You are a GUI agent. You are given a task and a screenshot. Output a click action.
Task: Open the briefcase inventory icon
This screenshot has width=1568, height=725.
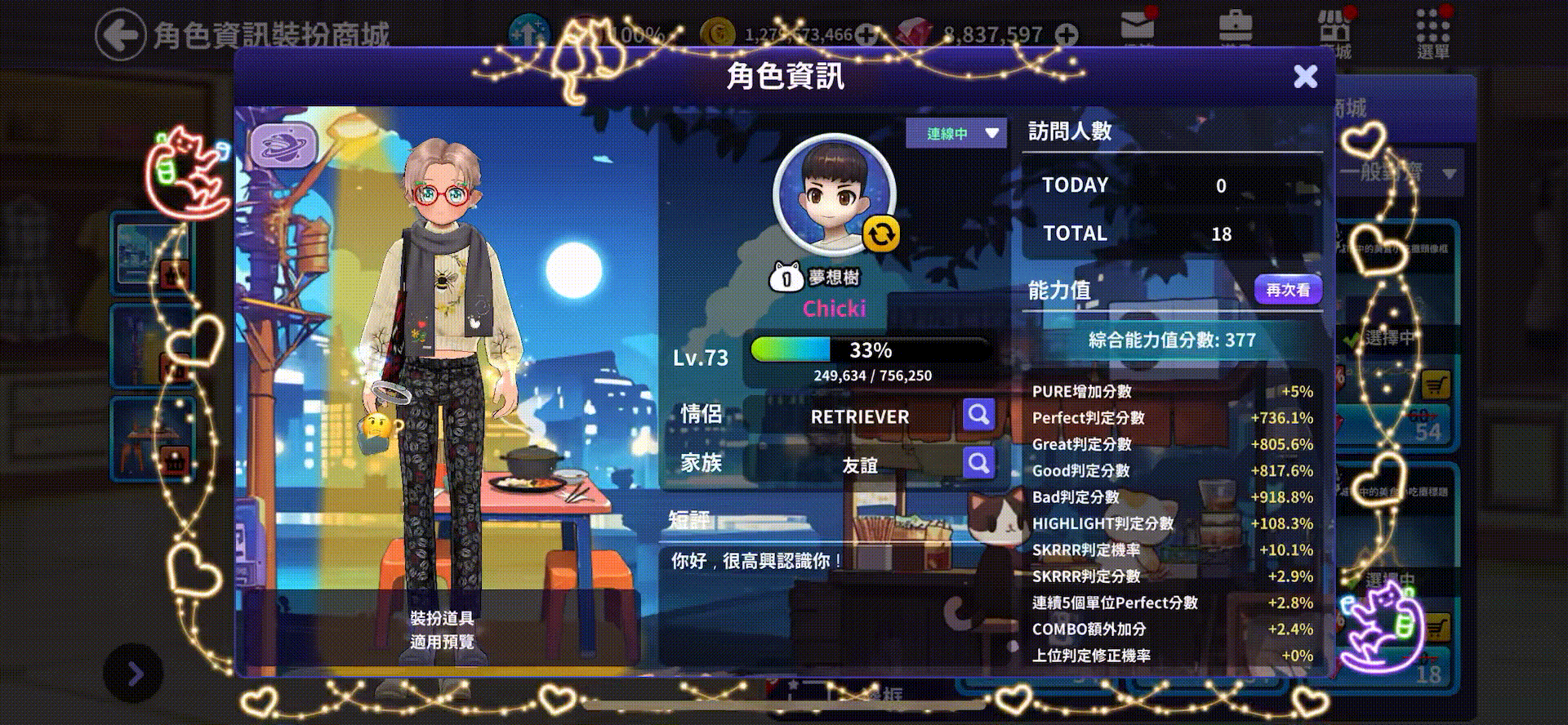(1235, 29)
